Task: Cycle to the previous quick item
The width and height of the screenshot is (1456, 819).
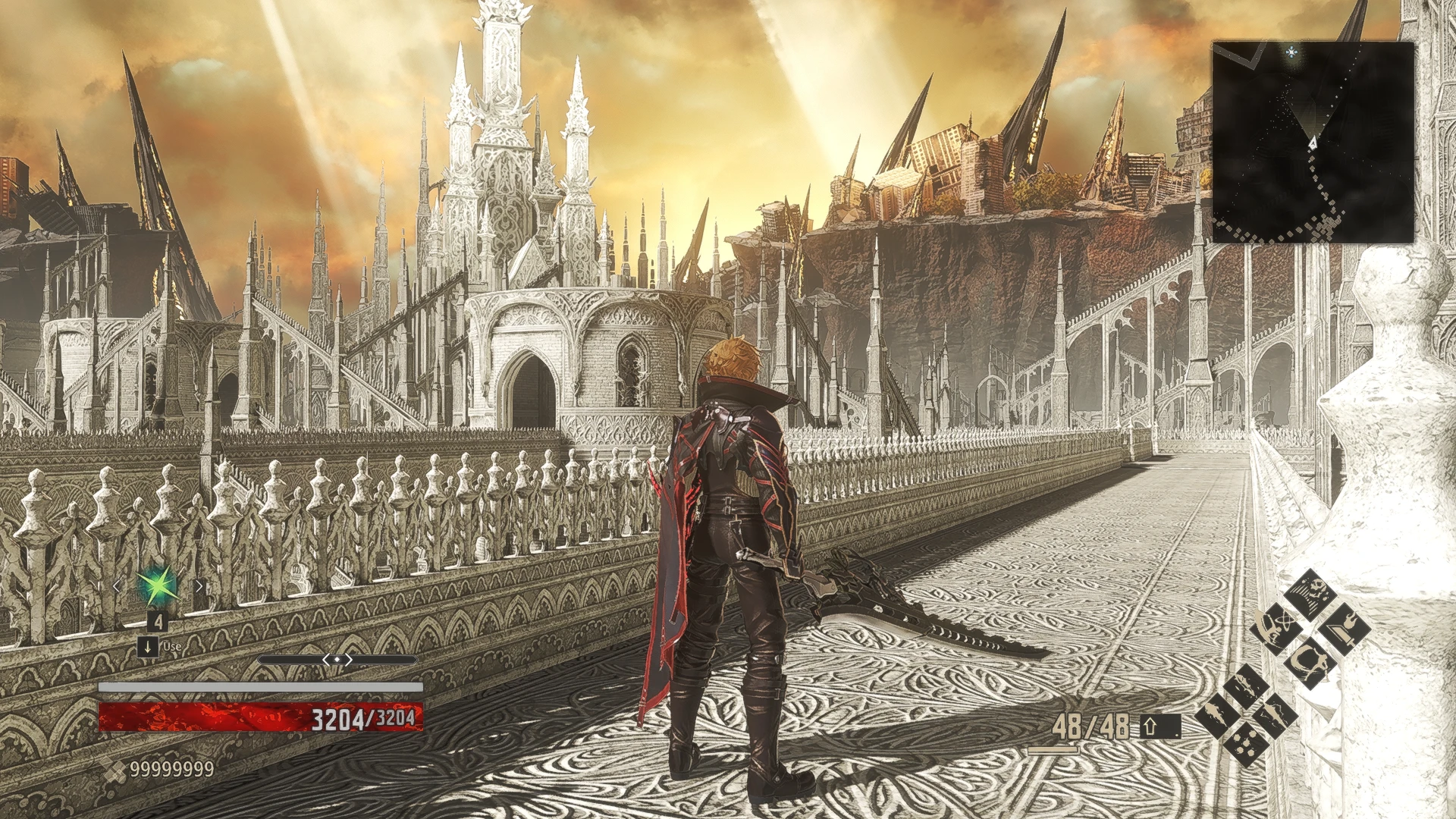Action: [x=117, y=586]
